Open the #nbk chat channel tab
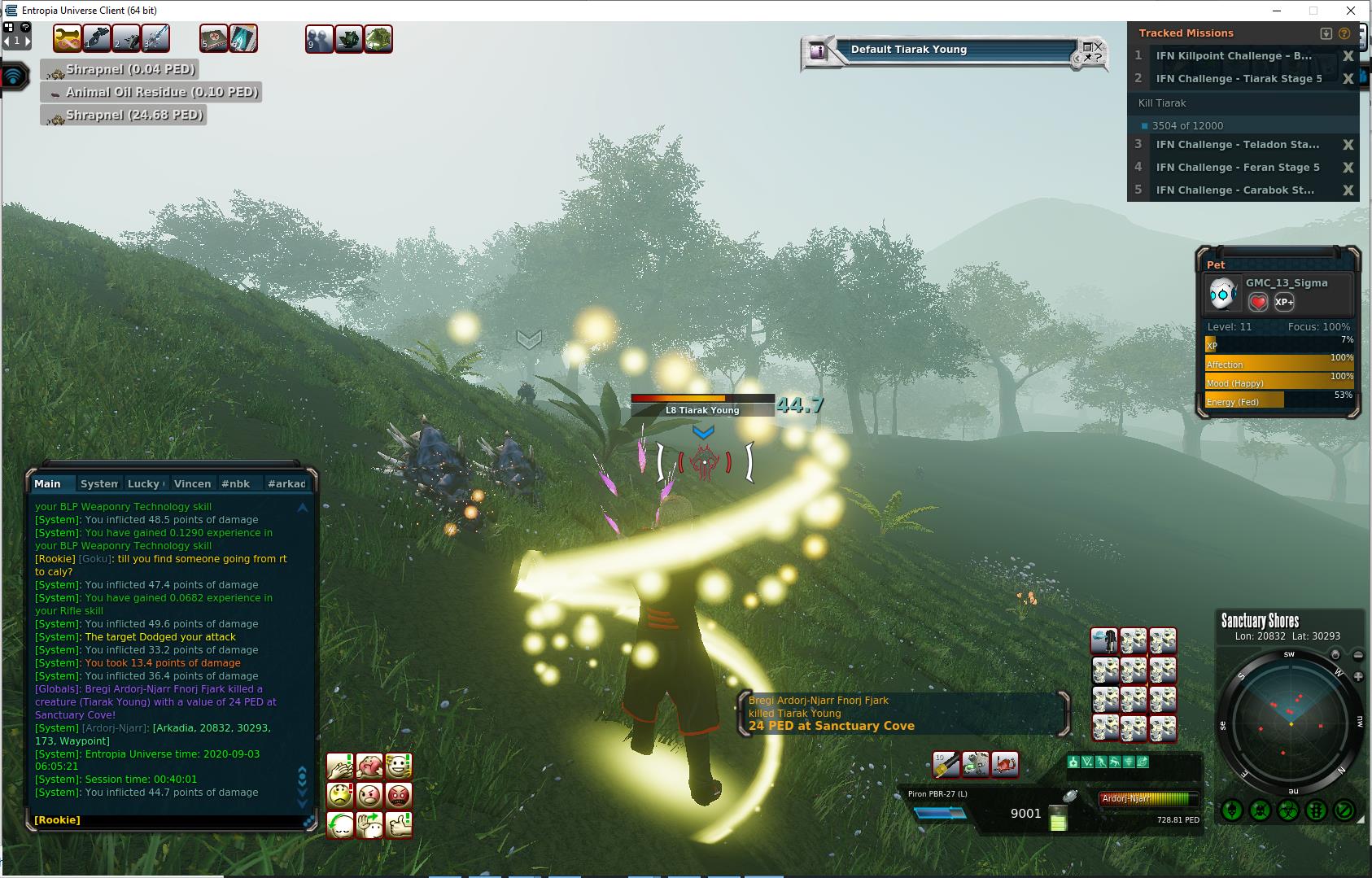1372x878 pixels. click(x=236, y=483)
